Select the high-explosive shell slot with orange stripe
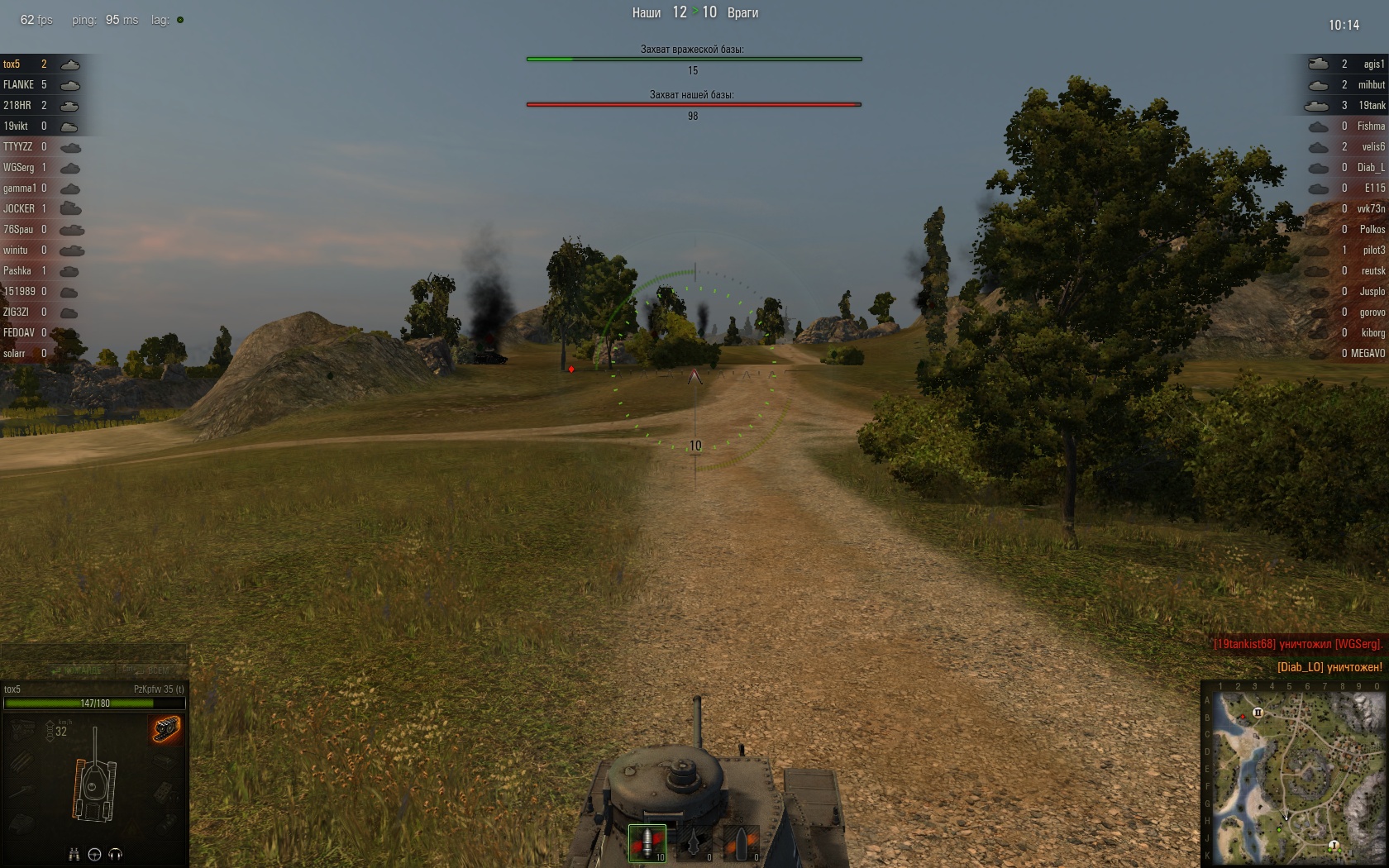This screenshot has width=1389, height=868. tap(742, 842)
